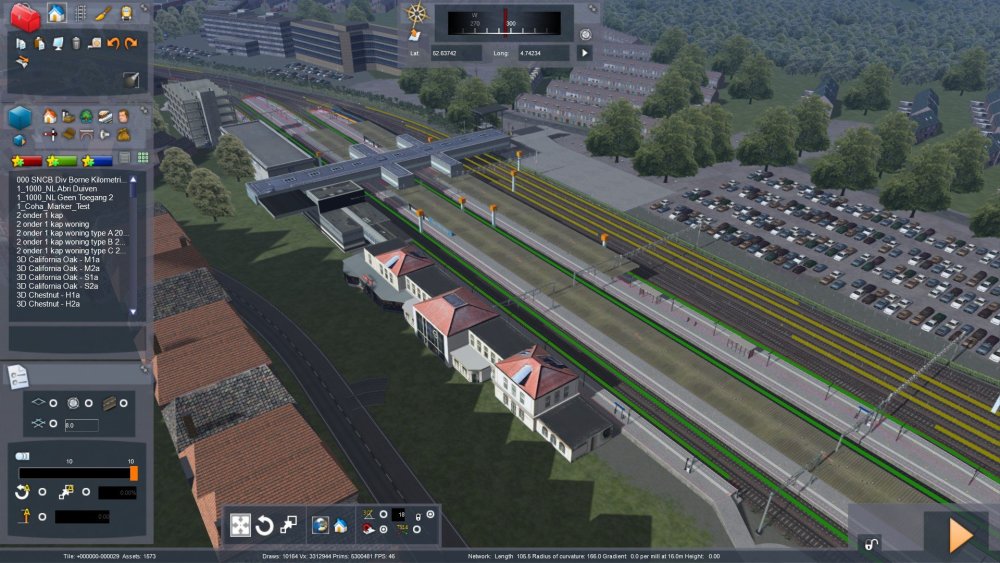The height and width of the screenshot is (563, 1000).
Task: Toggle the red star favourites filter
Action: pyautogui.click(x=29, y=159)
